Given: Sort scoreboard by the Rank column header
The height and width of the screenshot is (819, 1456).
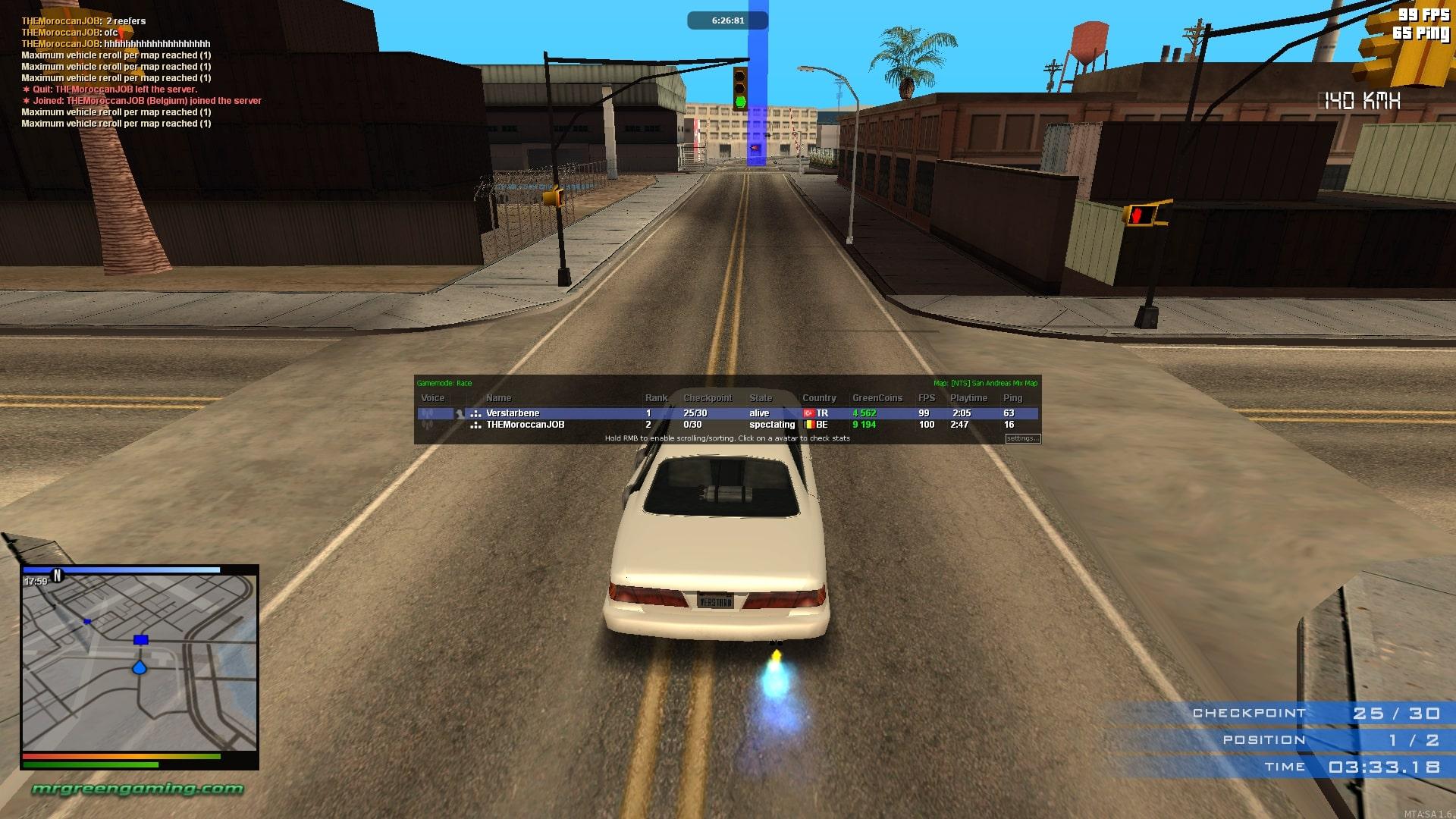Looking at the screenshot, I should click(x=656, y=398).
